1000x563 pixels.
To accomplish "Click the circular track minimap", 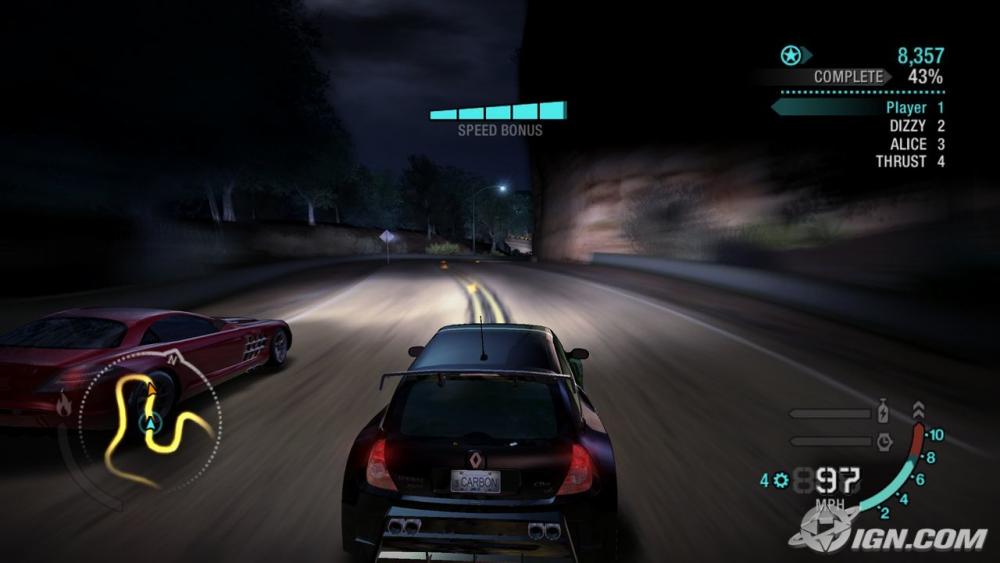I will (x=152, y=420).
